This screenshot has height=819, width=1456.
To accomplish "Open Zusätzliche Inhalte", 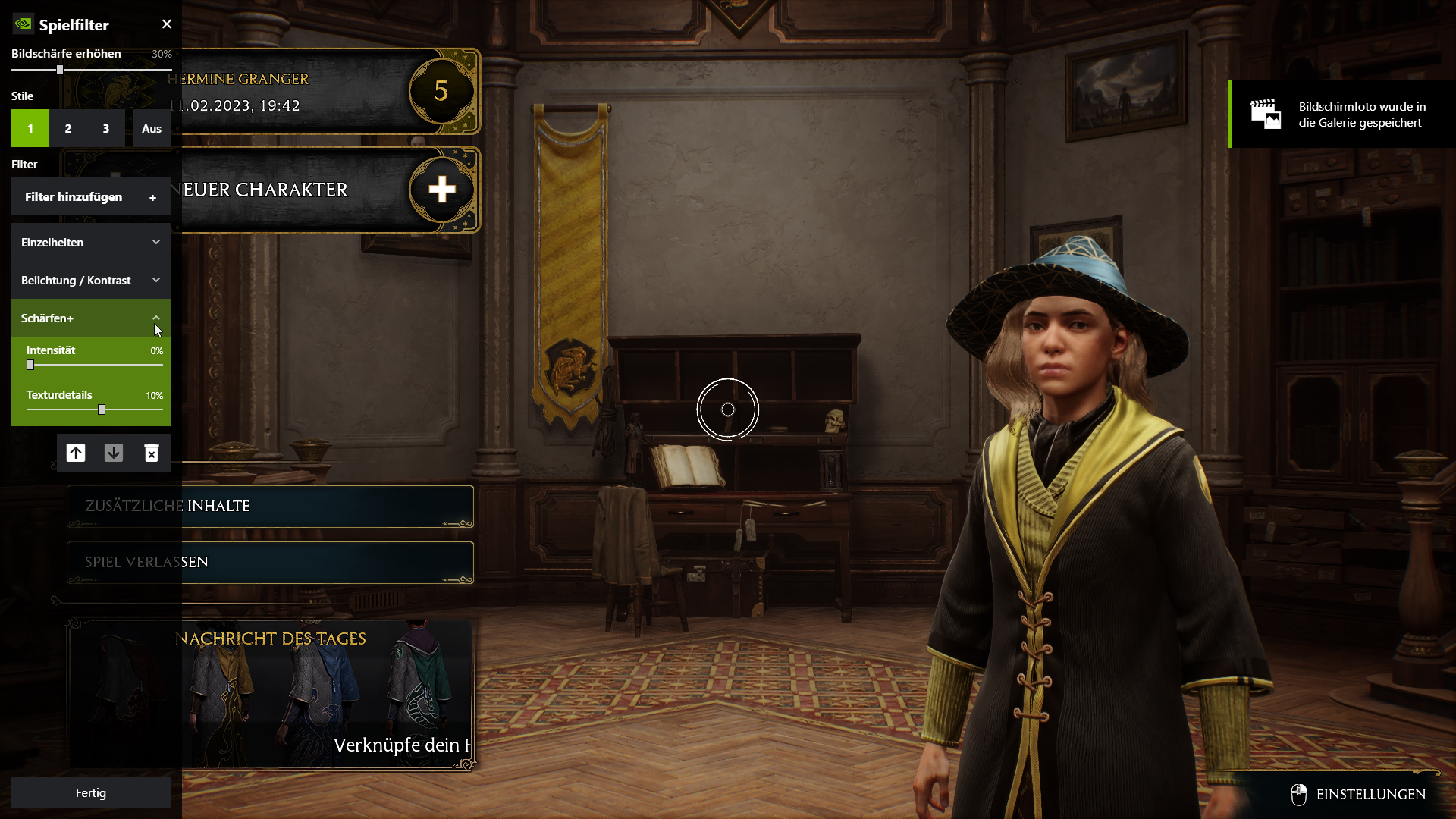I will [270, 507].
